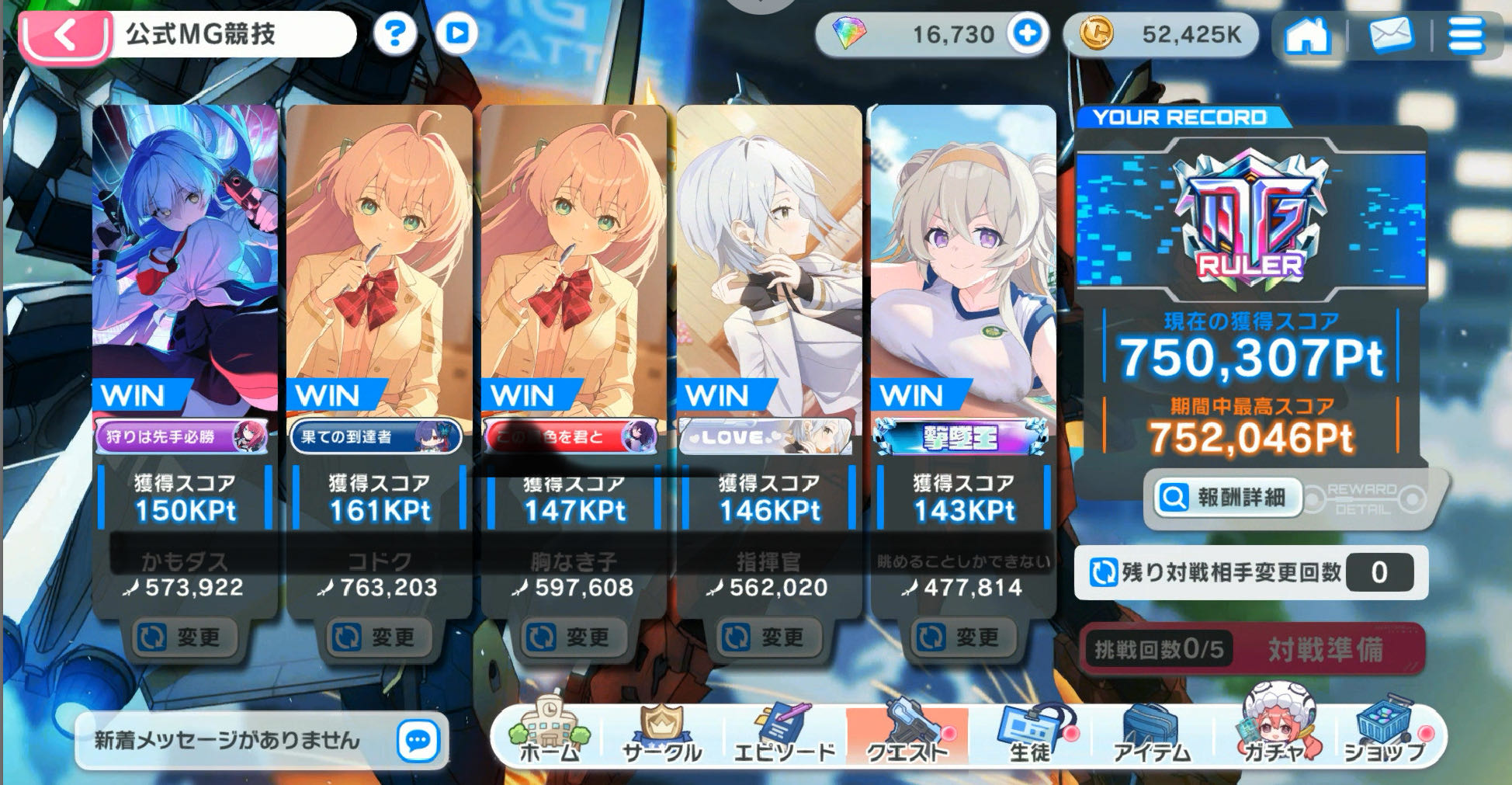The width and height of the screenshot is (1512, 785).
Task: Choose the opponent card scoring 161KPt
Action: pyautogui.click(x=379, y=311)
